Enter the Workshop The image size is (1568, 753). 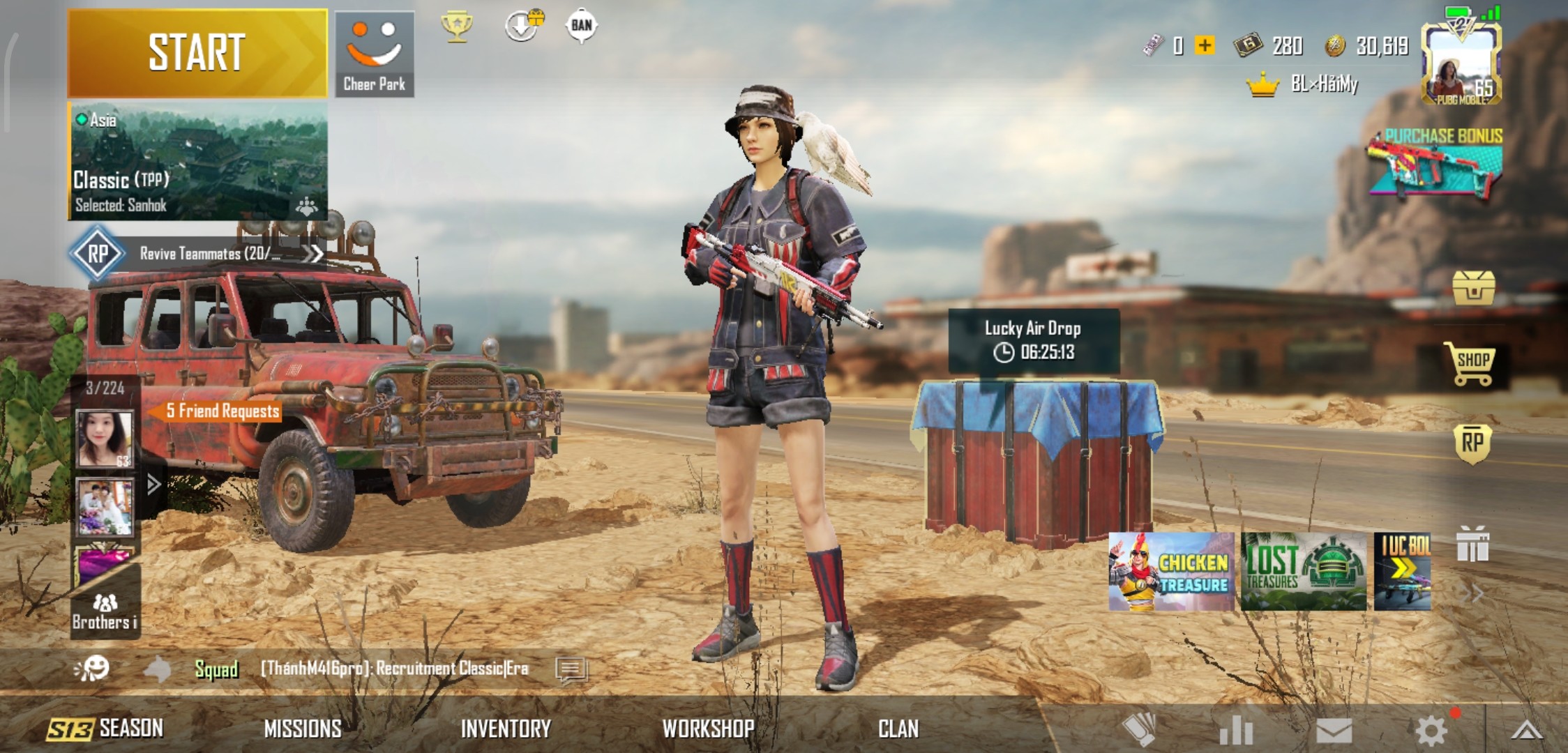coord(708,729)
